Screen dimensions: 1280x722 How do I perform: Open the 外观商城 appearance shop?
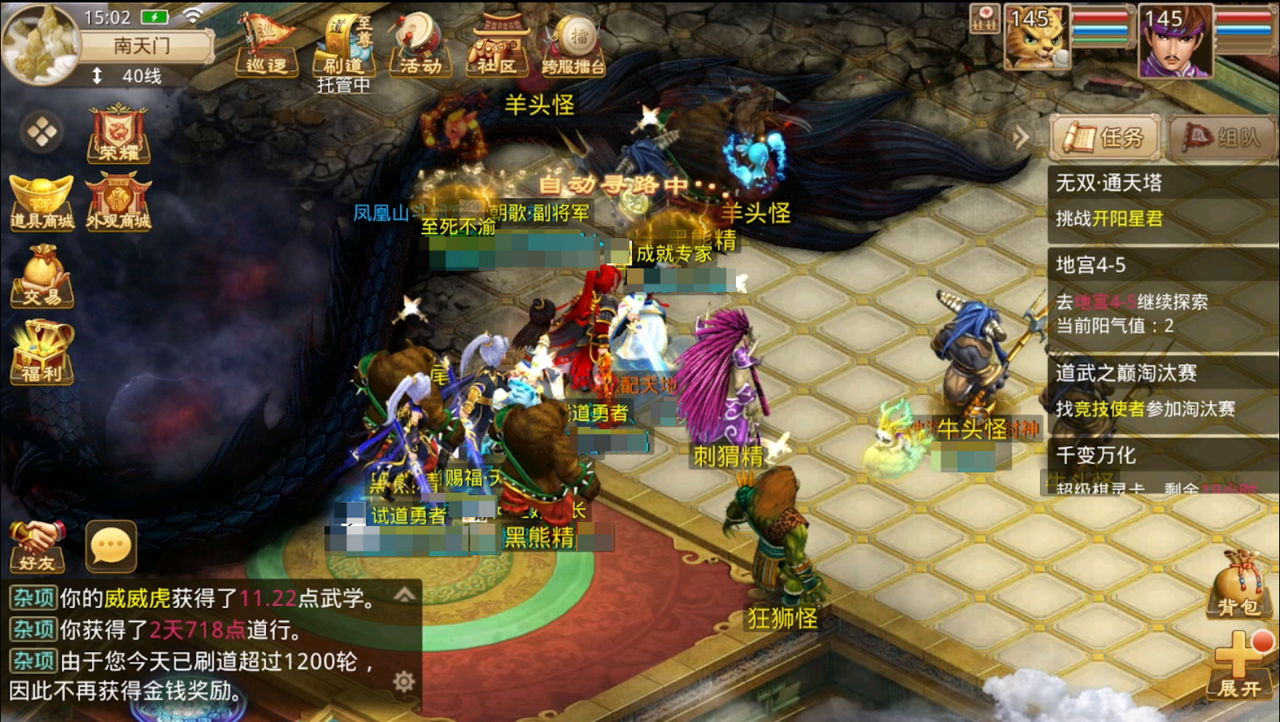tap(118, 203)
